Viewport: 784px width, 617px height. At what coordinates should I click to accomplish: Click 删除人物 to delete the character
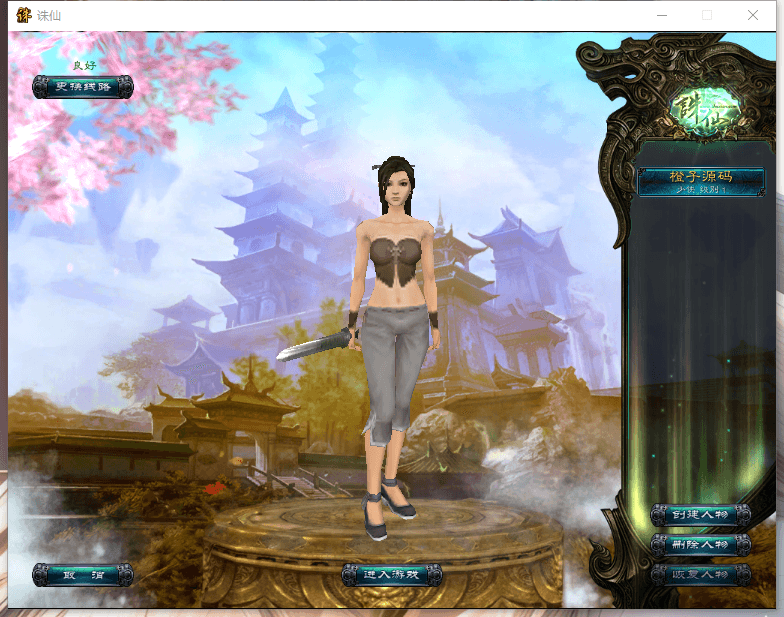(x=700, y=545)
